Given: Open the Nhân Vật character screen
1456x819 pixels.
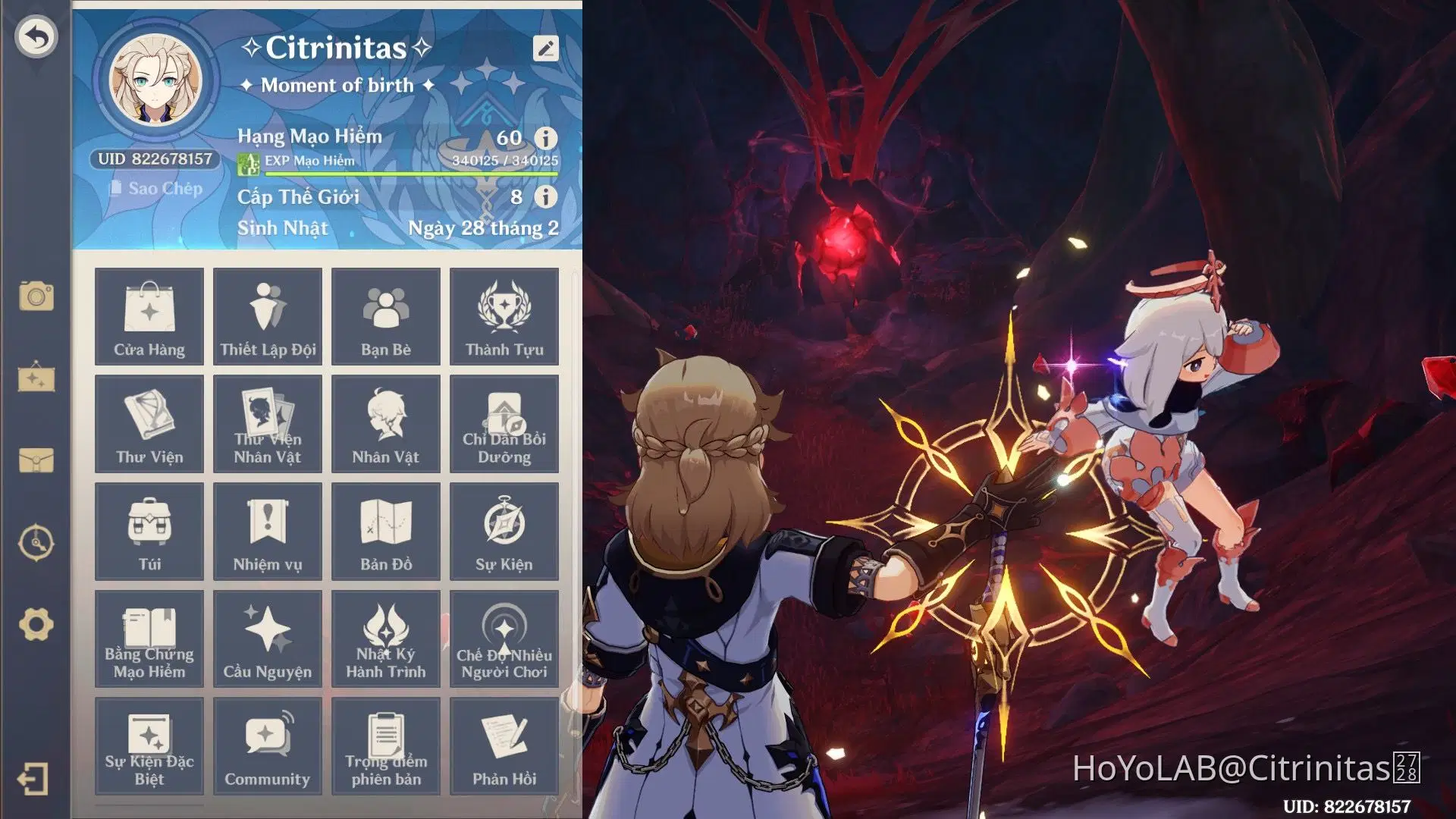Looking at the screenshot, I should [x=386, y=423].
